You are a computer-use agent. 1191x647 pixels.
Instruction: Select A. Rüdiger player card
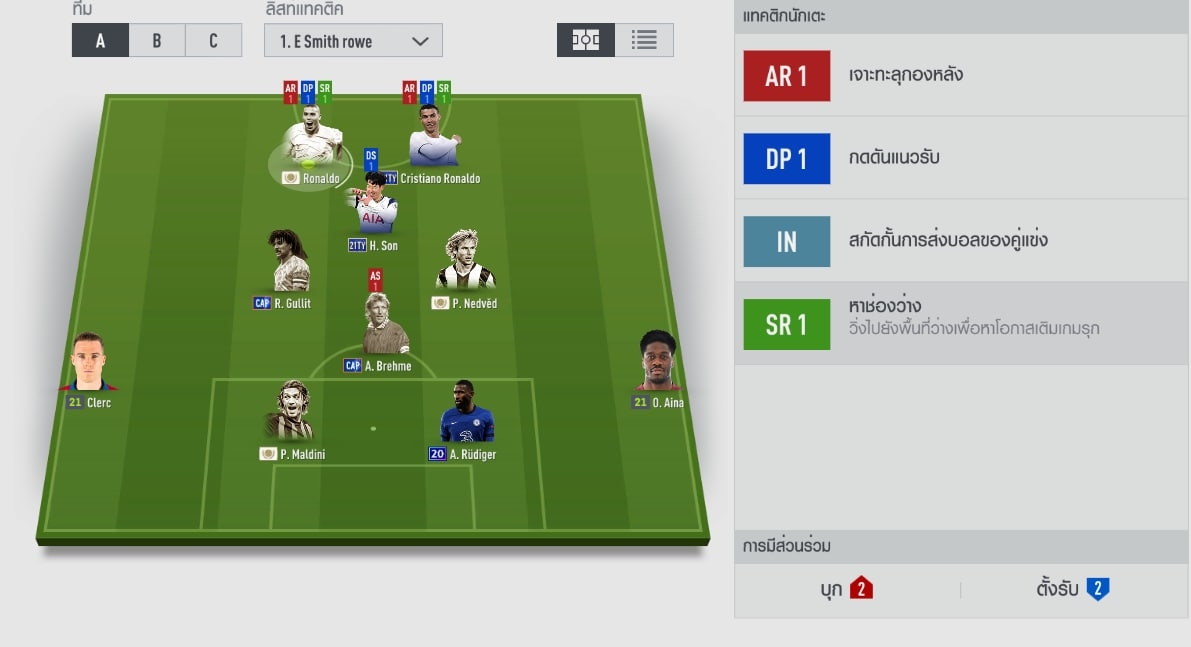tap(467, 415)
